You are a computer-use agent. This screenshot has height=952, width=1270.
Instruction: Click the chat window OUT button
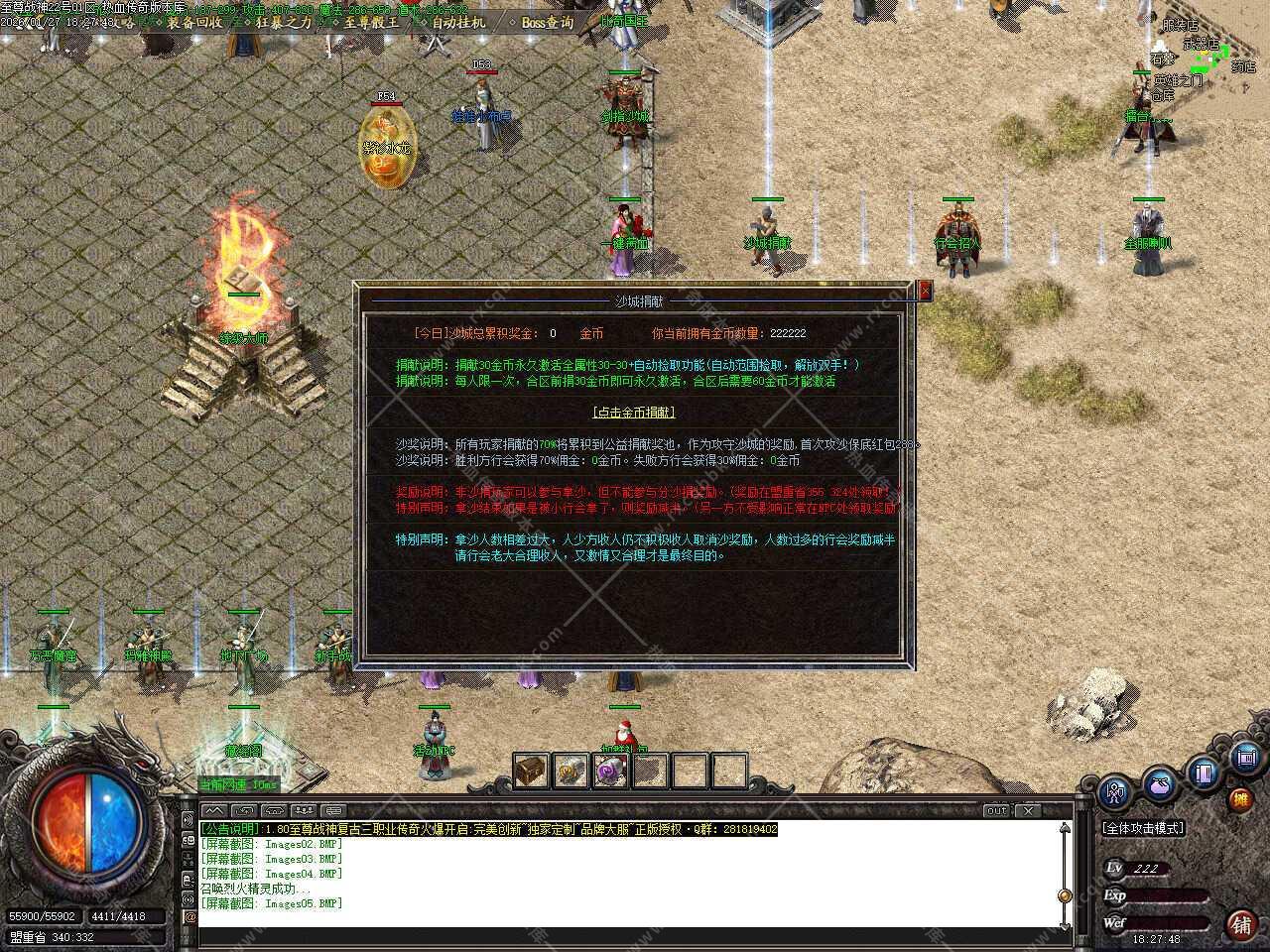click(x=996, y=810)
